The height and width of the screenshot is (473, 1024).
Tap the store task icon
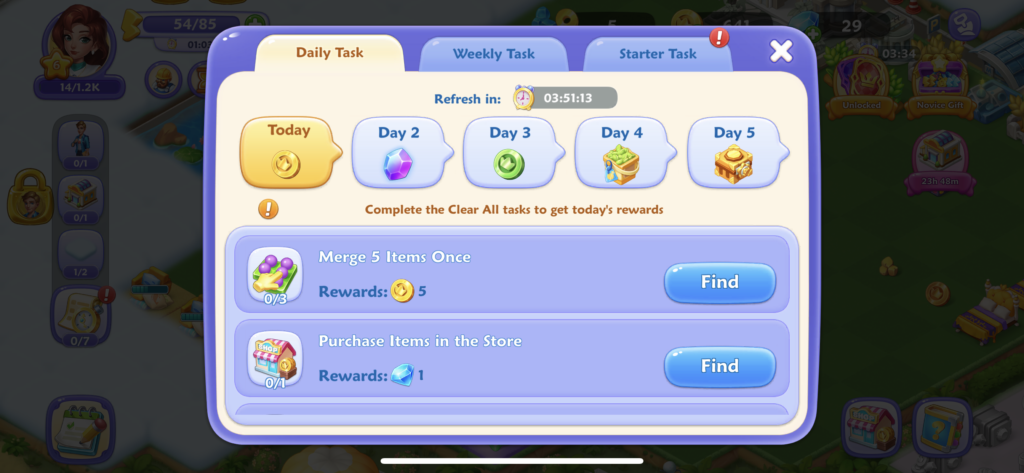point(275,359)
